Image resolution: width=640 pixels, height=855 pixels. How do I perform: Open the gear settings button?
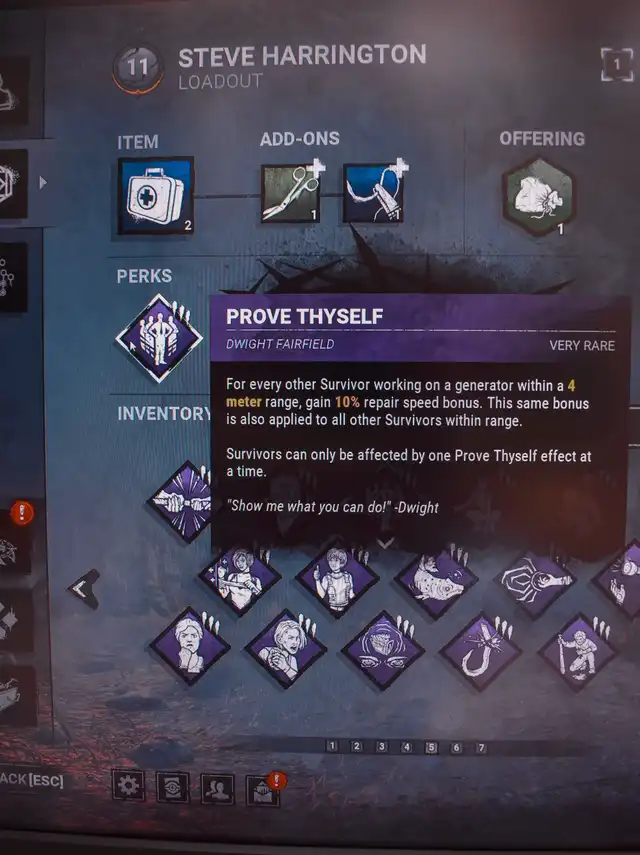(x=127, y=786)
